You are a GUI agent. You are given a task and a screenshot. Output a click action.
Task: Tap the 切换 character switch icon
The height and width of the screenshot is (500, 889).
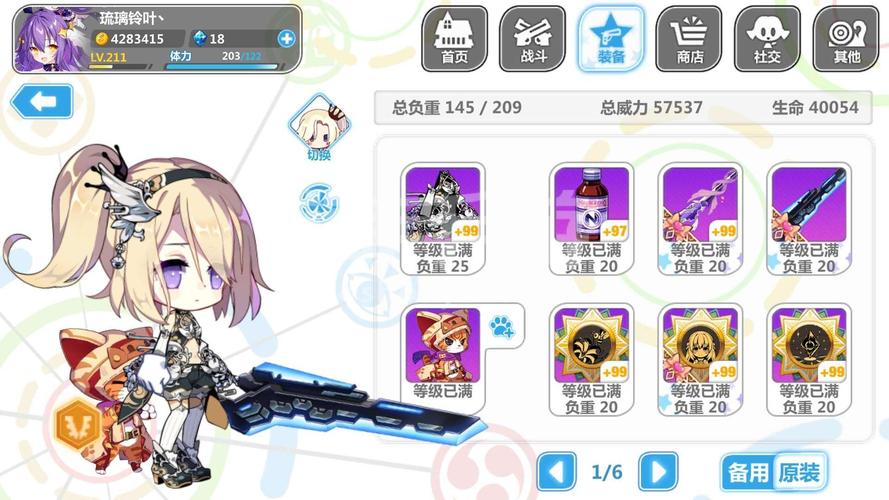(319, 127)
